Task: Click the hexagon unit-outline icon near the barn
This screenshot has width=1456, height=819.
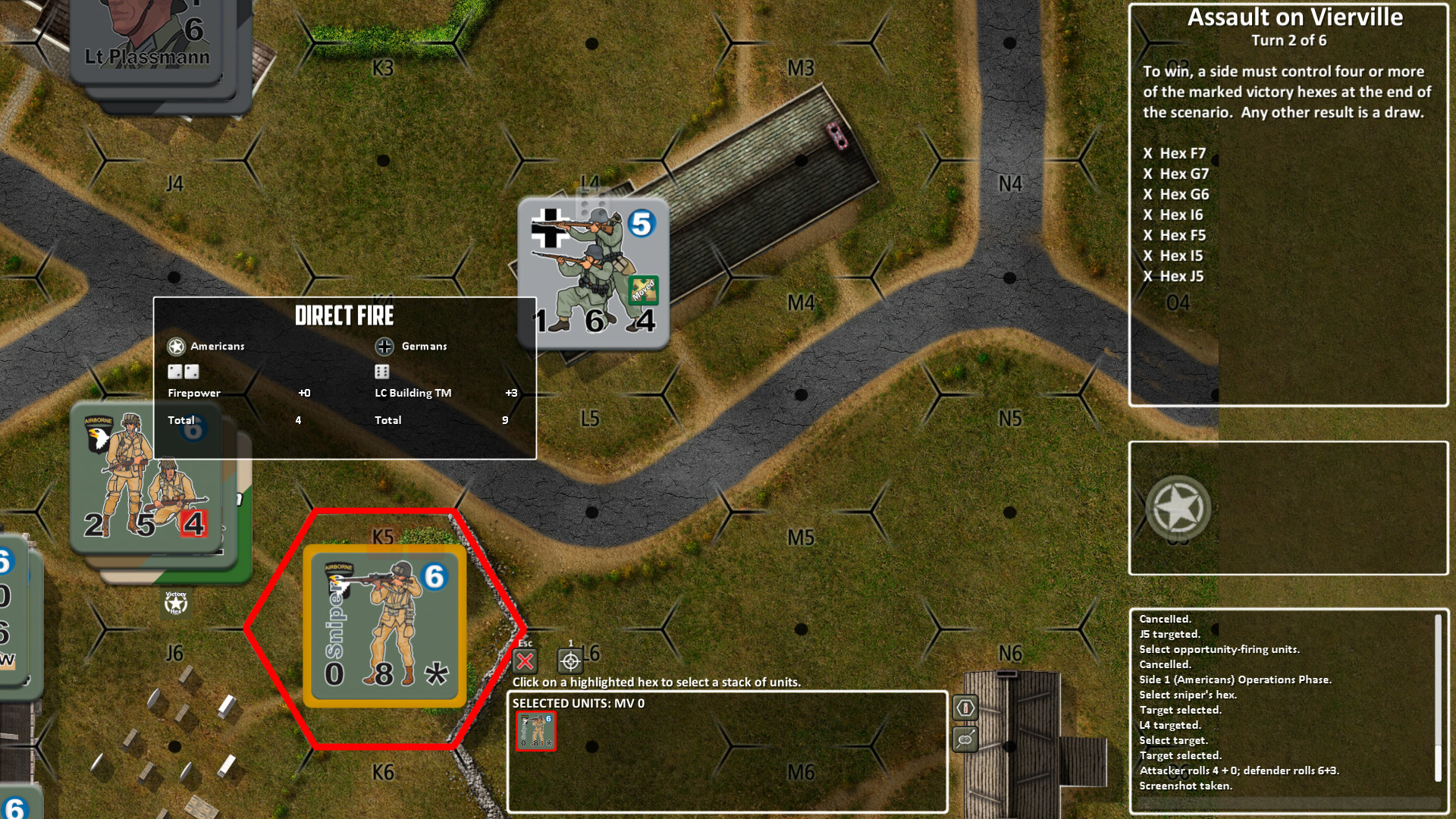Action: [x=965, y=708]
